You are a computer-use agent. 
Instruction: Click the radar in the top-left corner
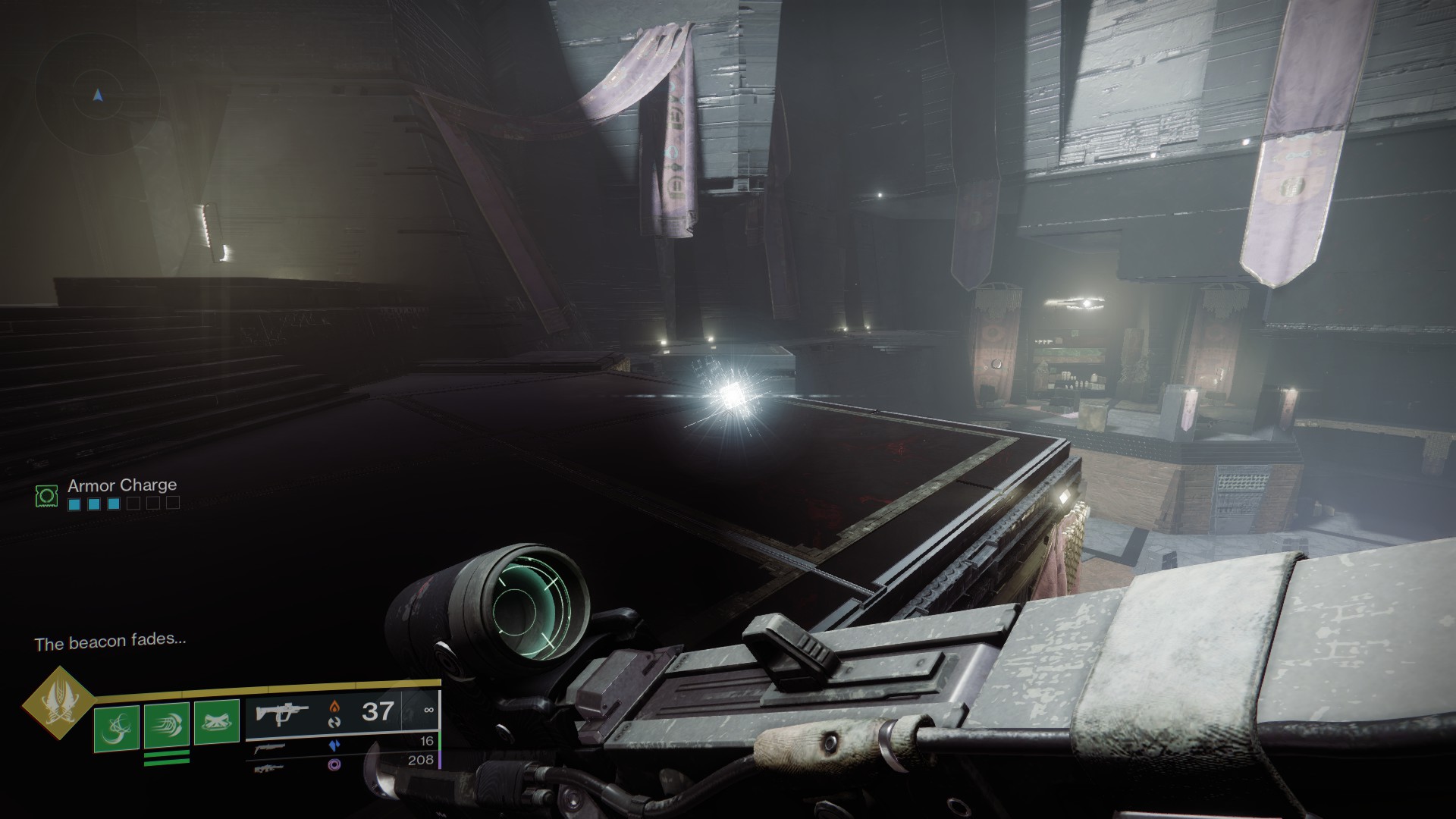coord(97,96)
